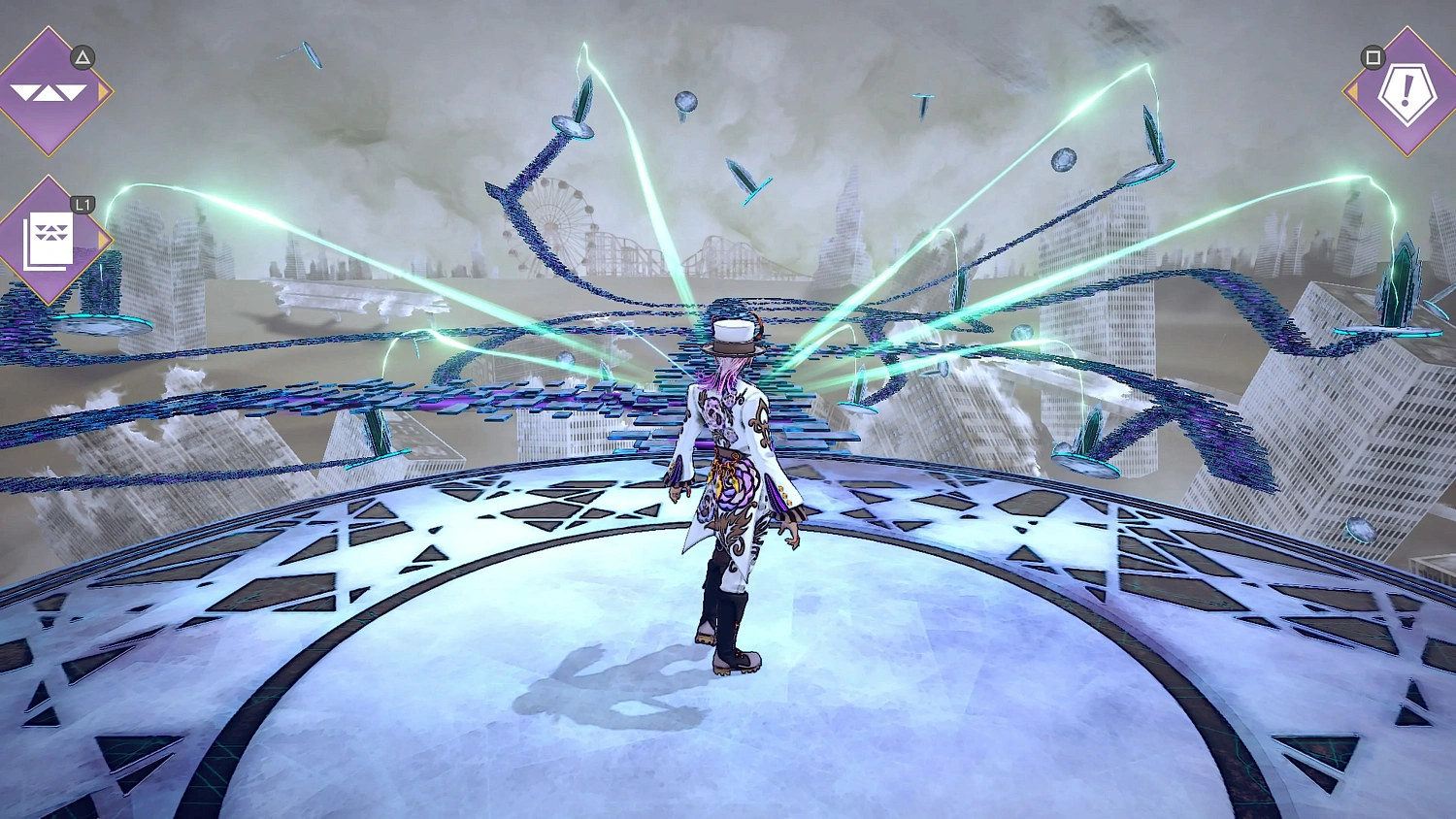1456x819 pixels.
Task: Expand the top-left diamond via its orange arrow
Action: tap(104, 94)
